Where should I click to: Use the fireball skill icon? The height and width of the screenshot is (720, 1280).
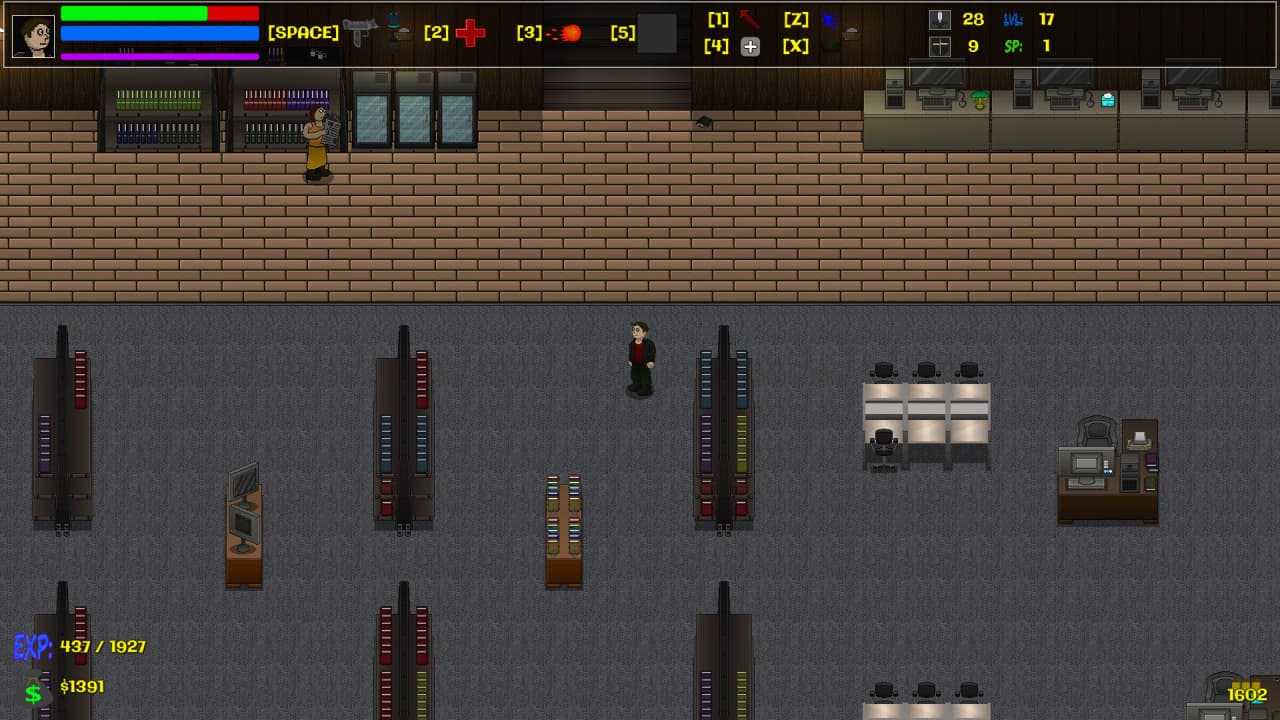[566, 33]
